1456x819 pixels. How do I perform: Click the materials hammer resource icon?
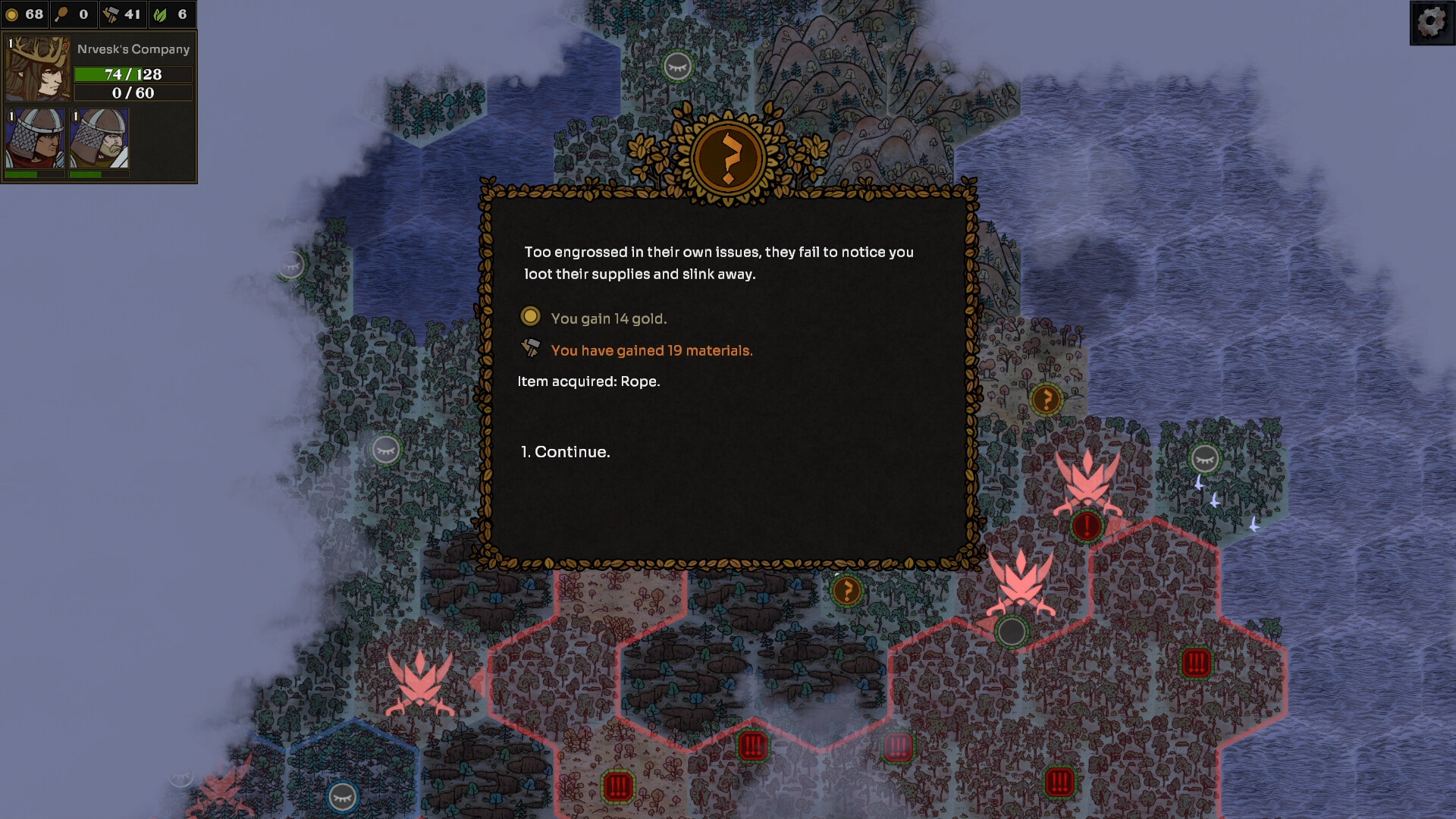[110, 13]
